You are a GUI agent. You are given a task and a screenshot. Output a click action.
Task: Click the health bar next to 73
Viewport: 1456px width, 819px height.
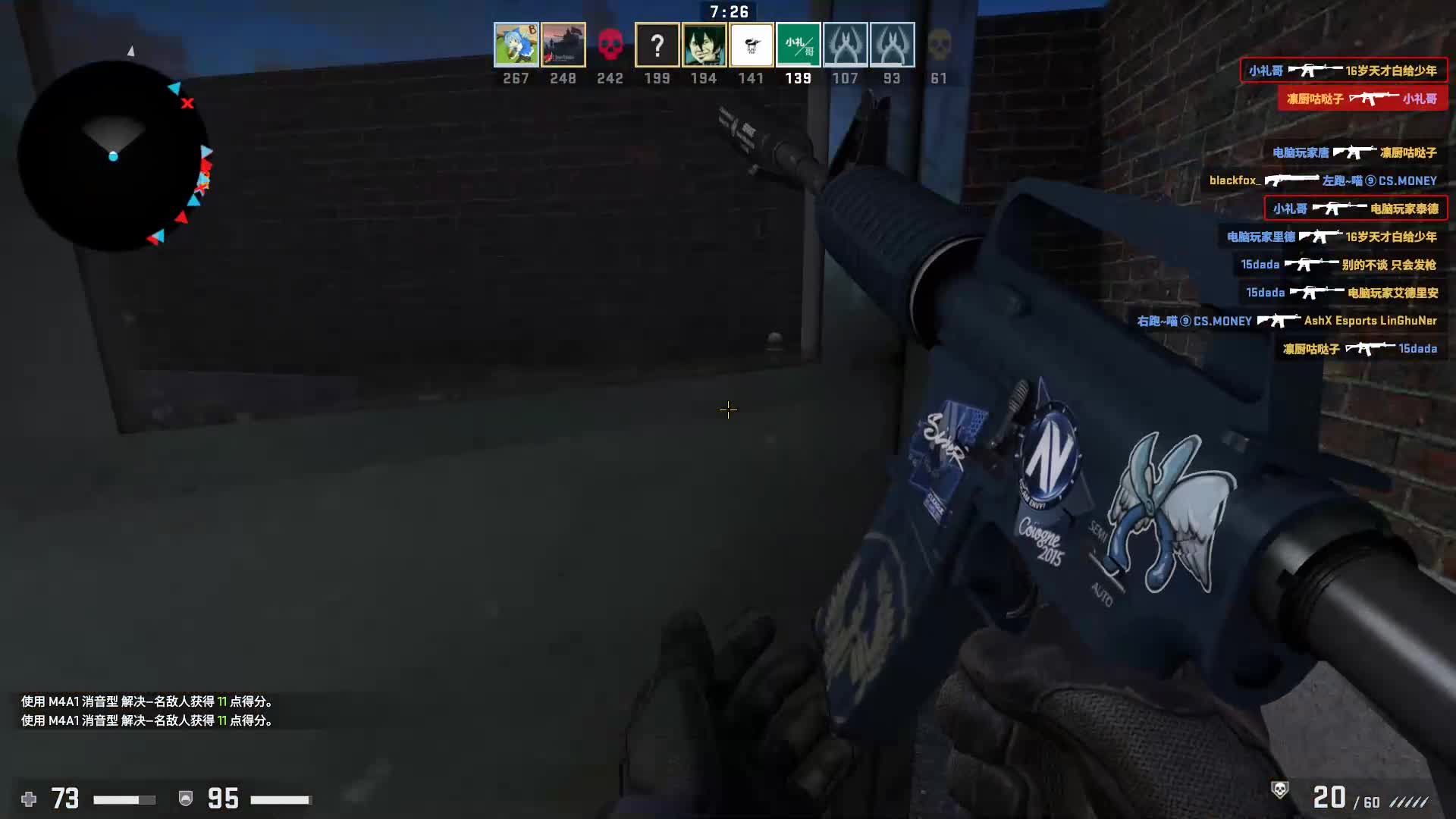[x=125, y=799]
